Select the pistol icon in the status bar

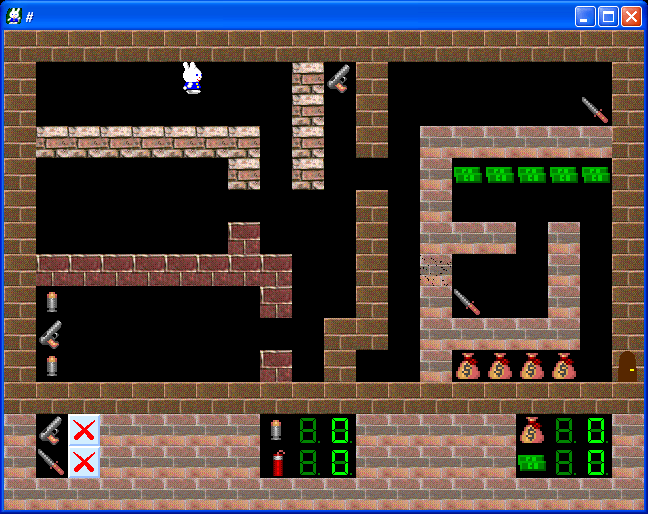click(51, 430)
